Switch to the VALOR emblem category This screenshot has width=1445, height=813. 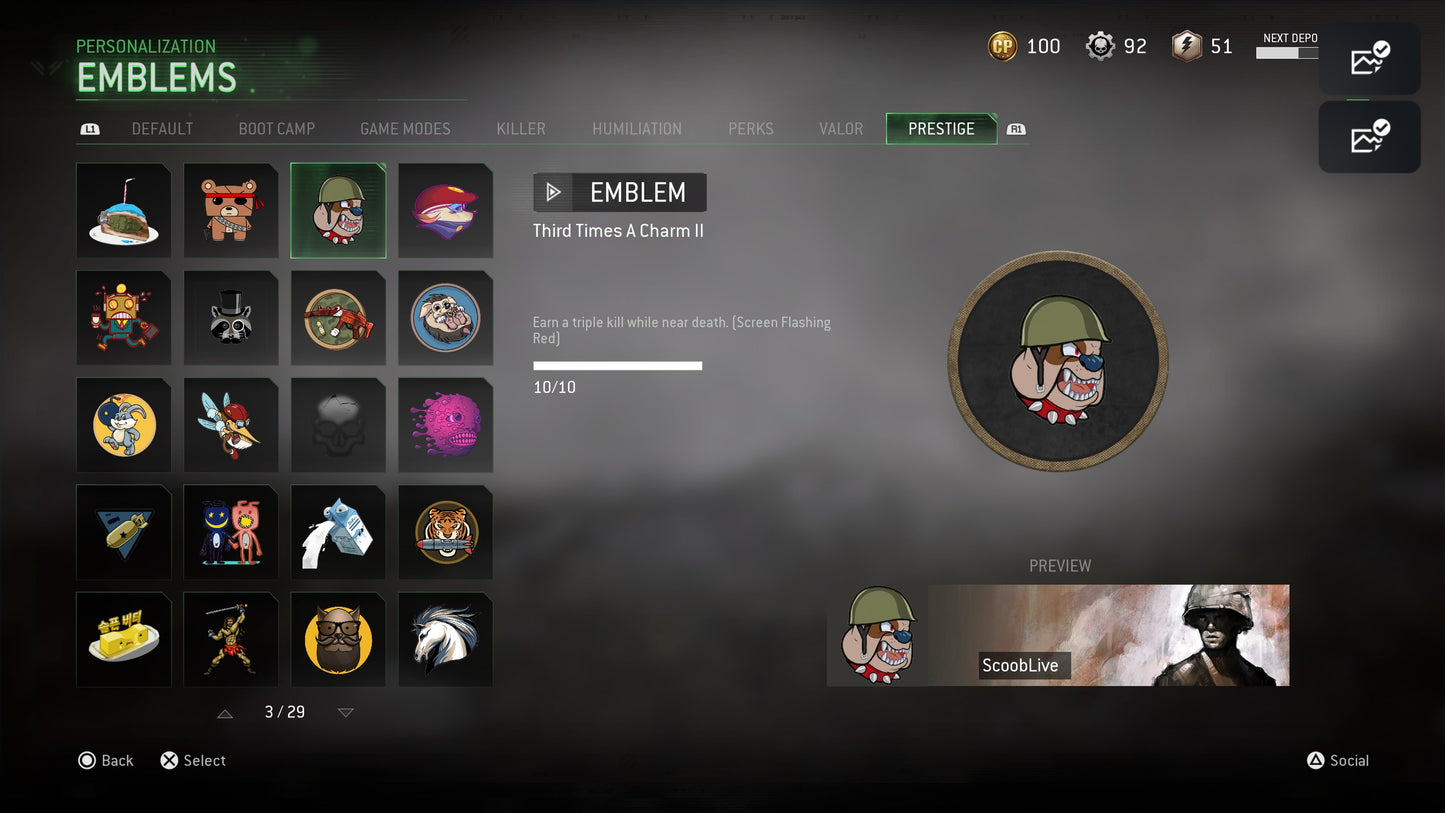[840, 128]
